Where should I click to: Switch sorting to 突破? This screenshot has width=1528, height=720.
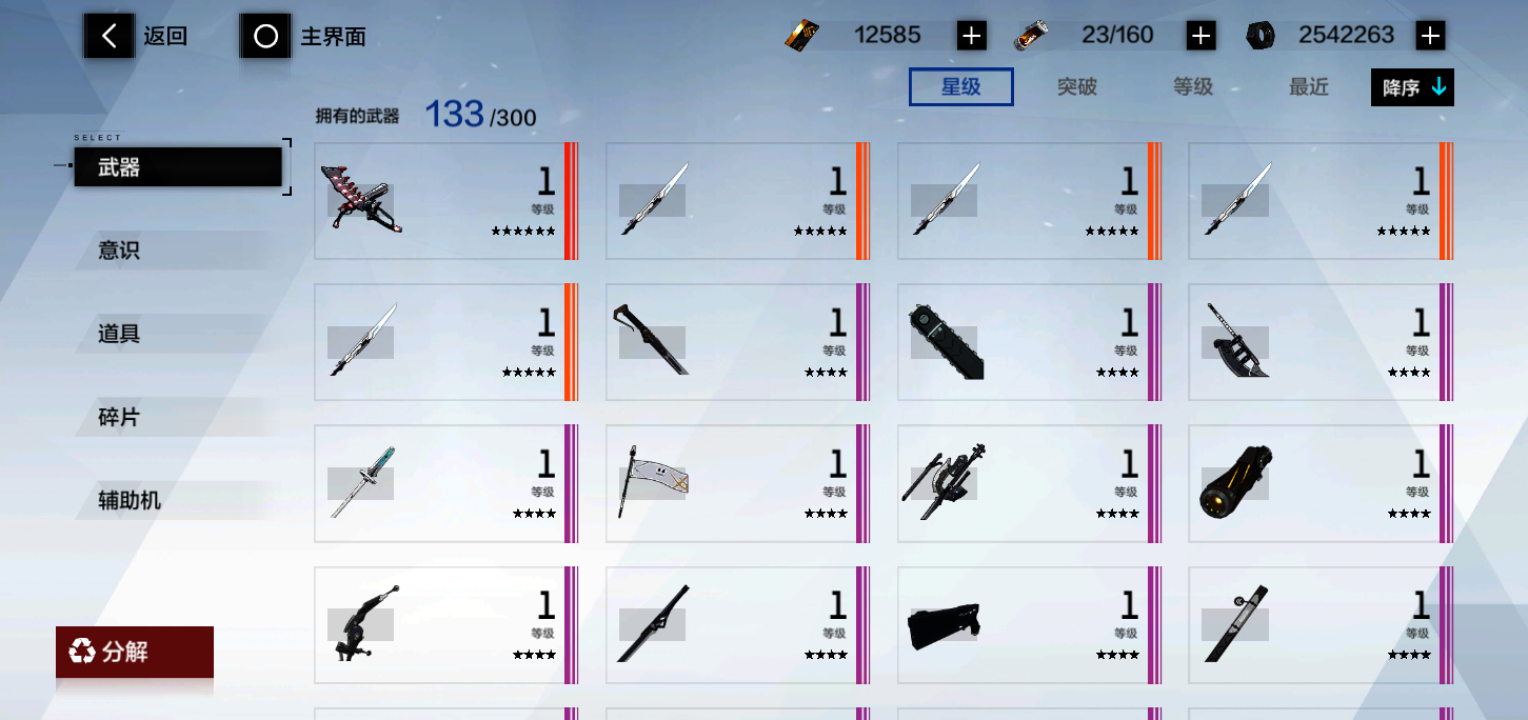[x=1075, y=87]
